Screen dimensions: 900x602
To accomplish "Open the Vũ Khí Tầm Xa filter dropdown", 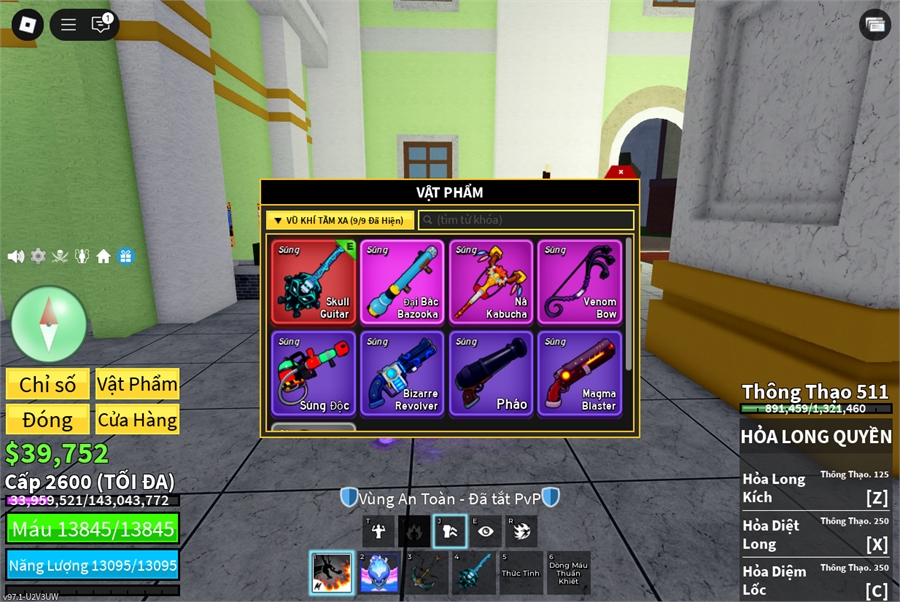I will (340, 220).
